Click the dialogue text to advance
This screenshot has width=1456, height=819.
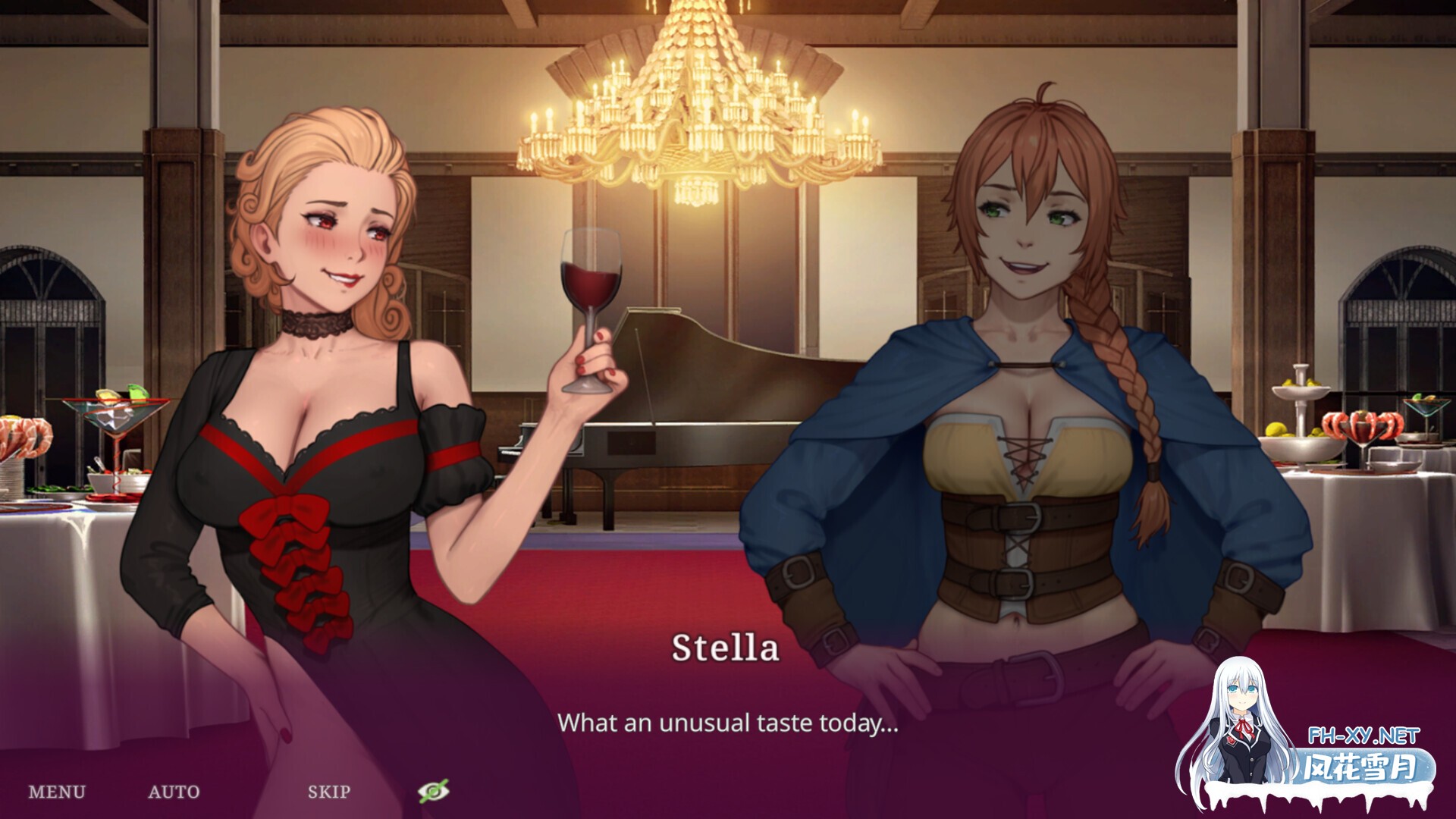726,726
